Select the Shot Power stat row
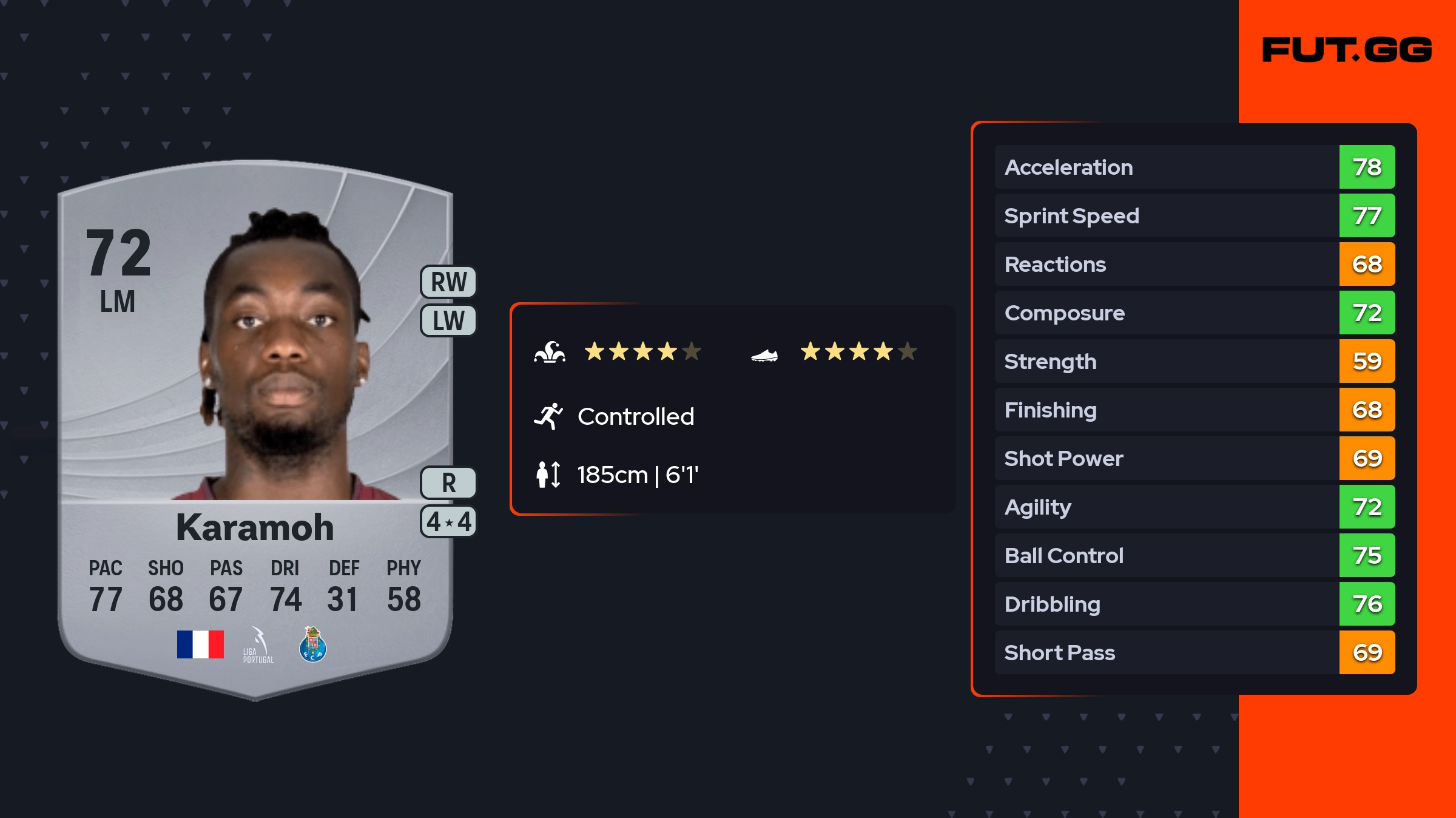This screenshot has height=818, width=1456. click(x=1194, y=458)
